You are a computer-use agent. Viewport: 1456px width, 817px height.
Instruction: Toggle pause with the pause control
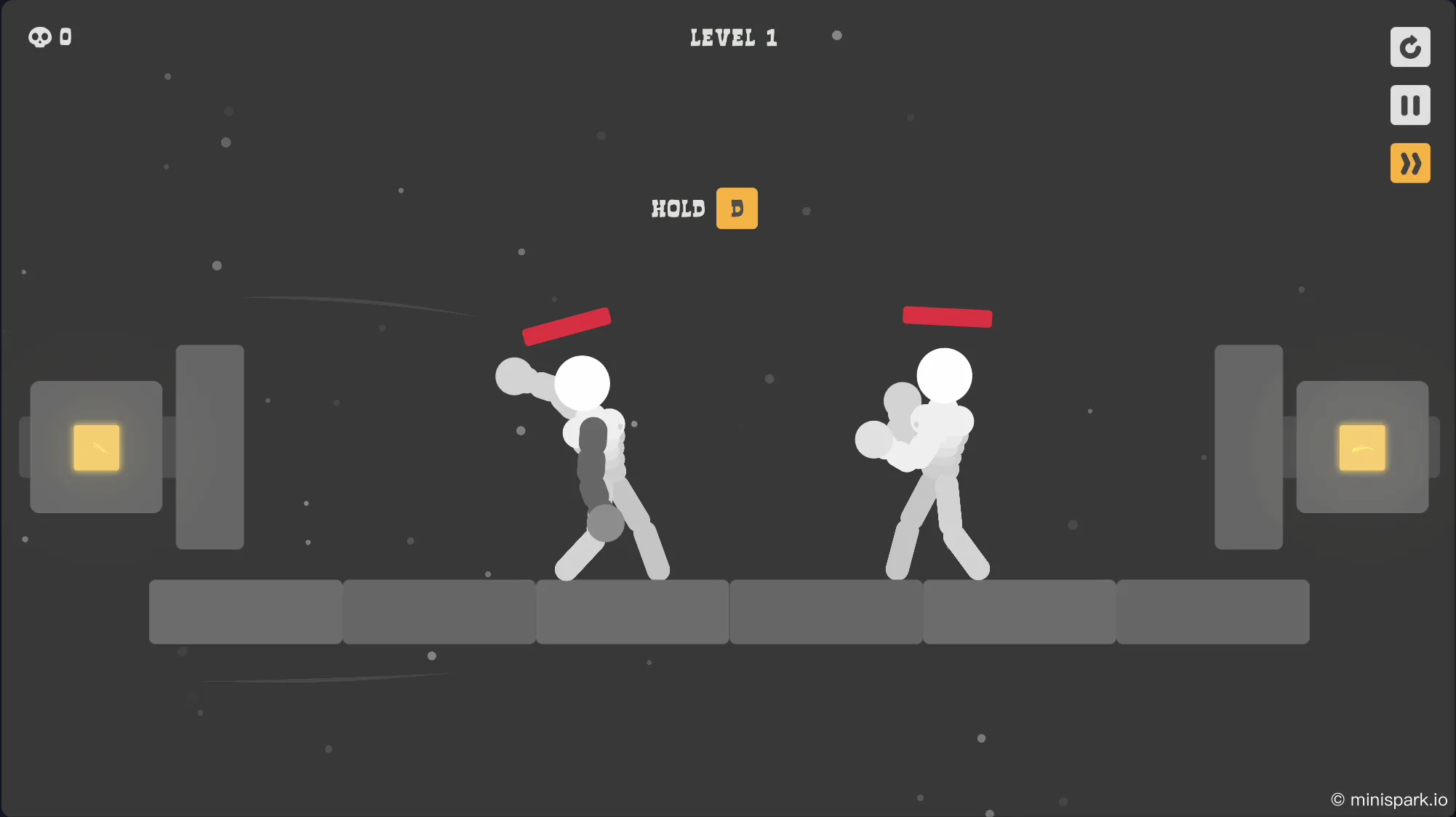coord(1410,105)
